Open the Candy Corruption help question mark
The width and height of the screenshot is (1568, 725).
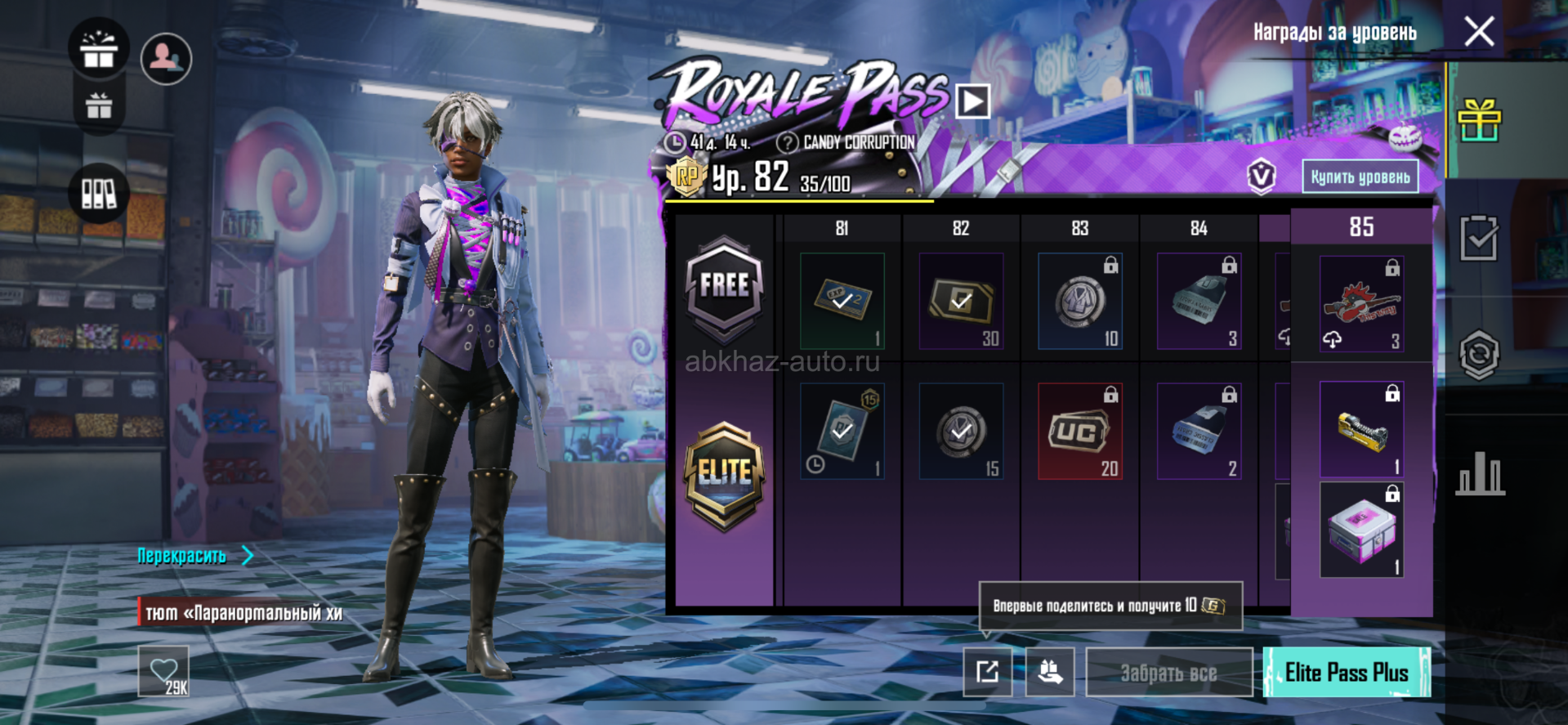pyautogui.click(x=787, y=143)
